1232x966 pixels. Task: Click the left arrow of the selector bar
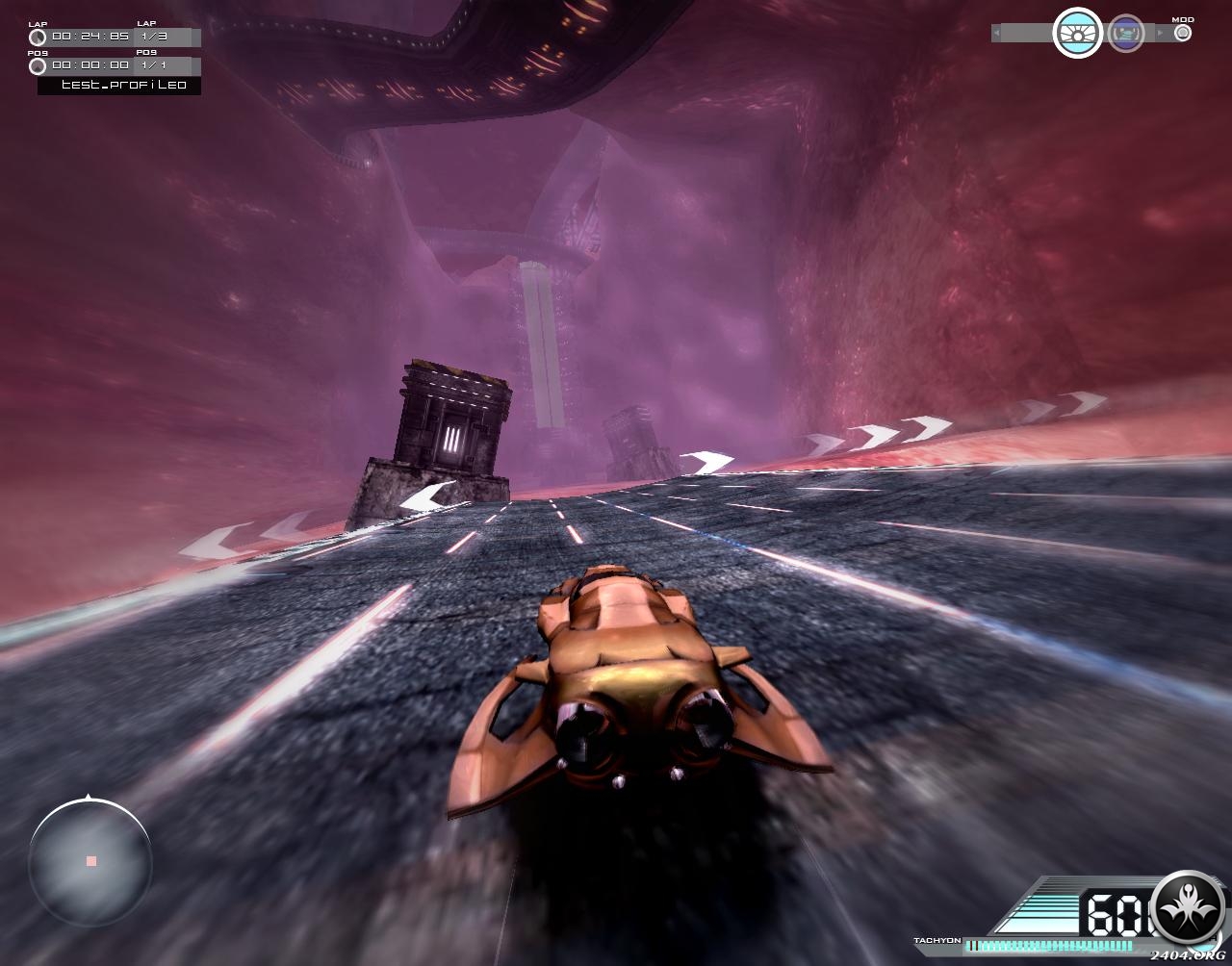997,34
